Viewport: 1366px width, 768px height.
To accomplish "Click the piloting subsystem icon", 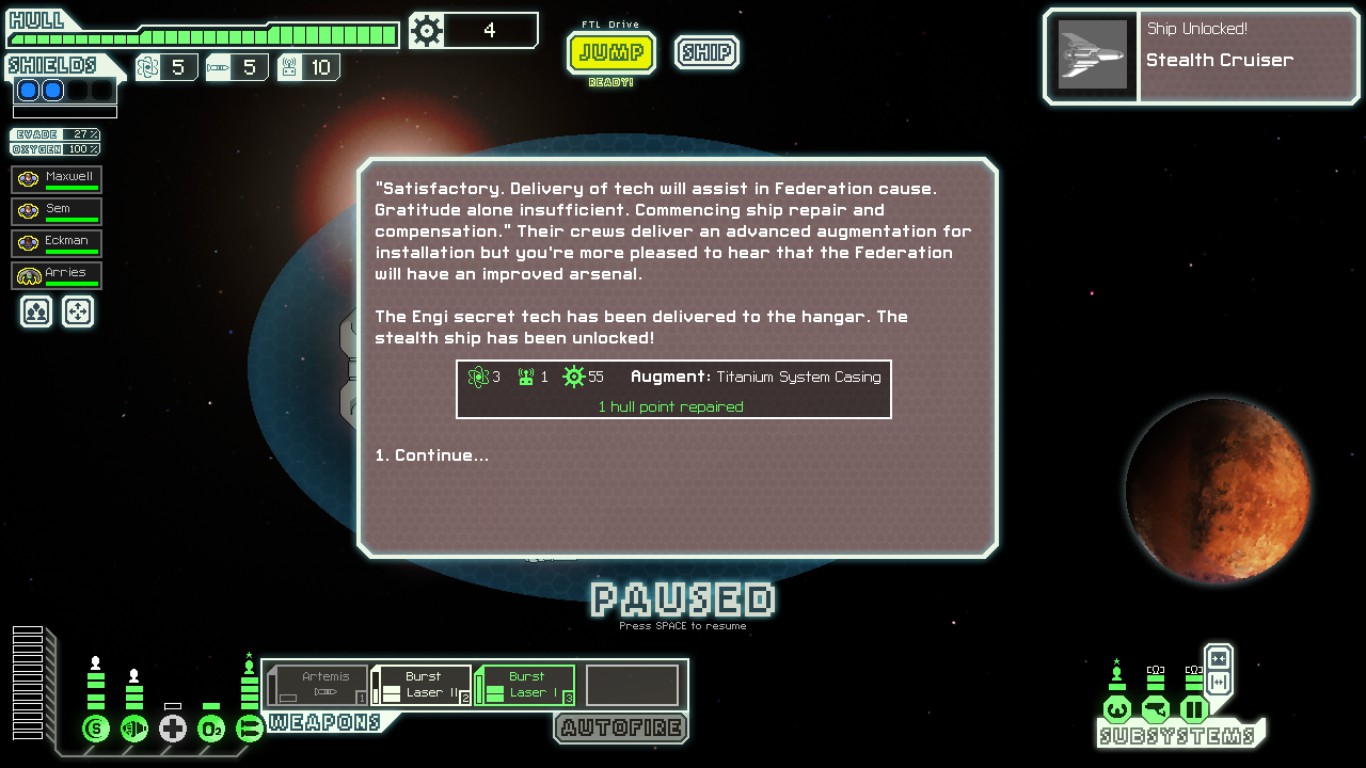I will coord(1117,711).
